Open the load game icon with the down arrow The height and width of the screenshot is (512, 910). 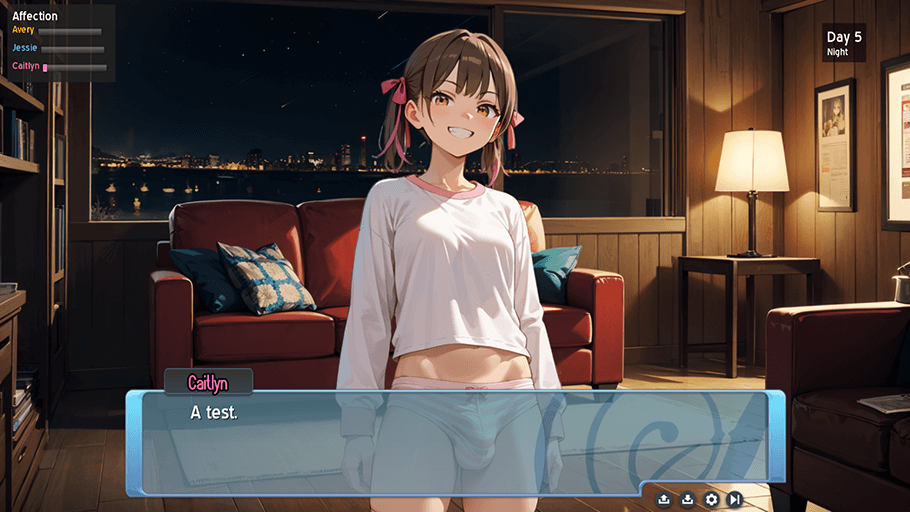688,499
